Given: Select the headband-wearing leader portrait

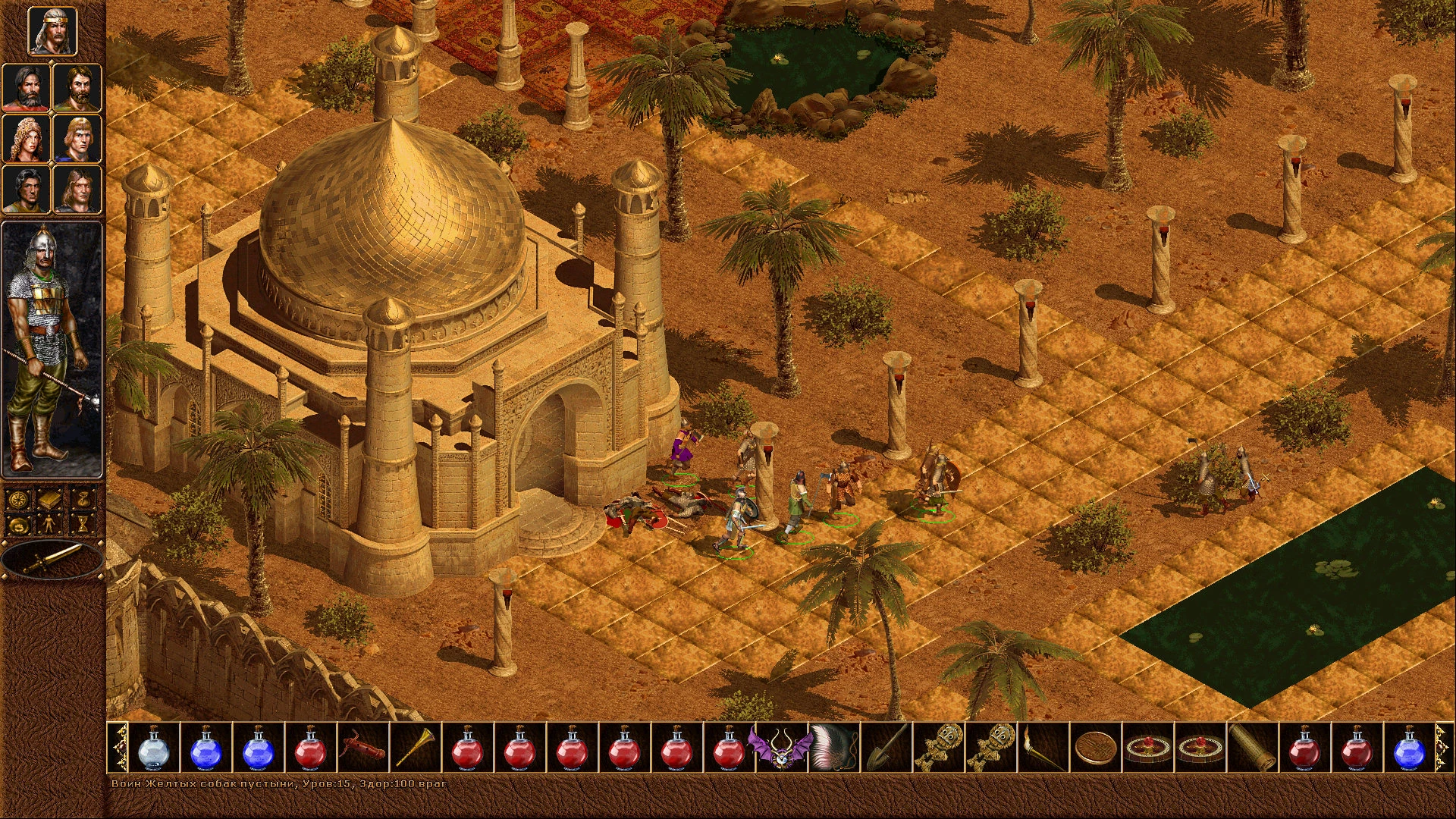Looking at the screenshot, I should click(x=52, y=32).
